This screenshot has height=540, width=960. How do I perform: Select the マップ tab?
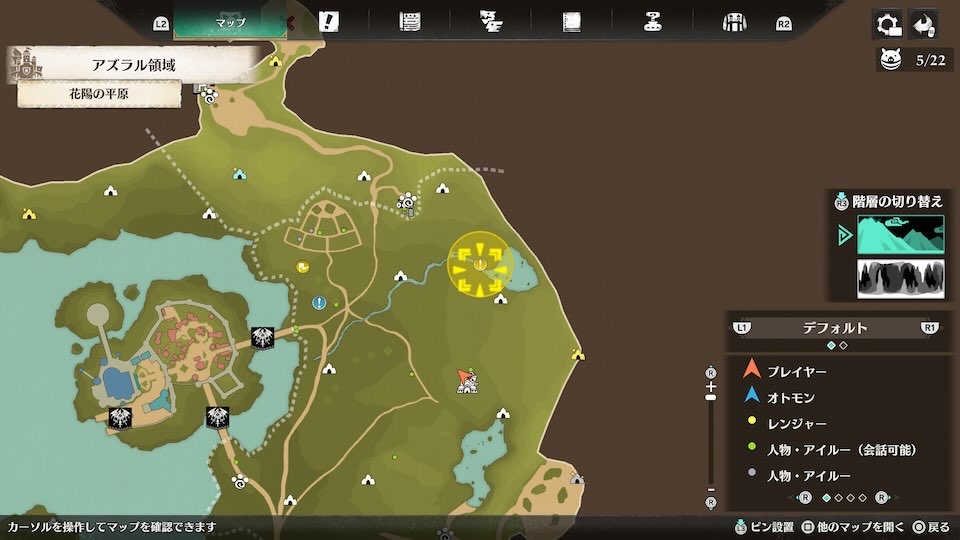[x=230, y=22]
